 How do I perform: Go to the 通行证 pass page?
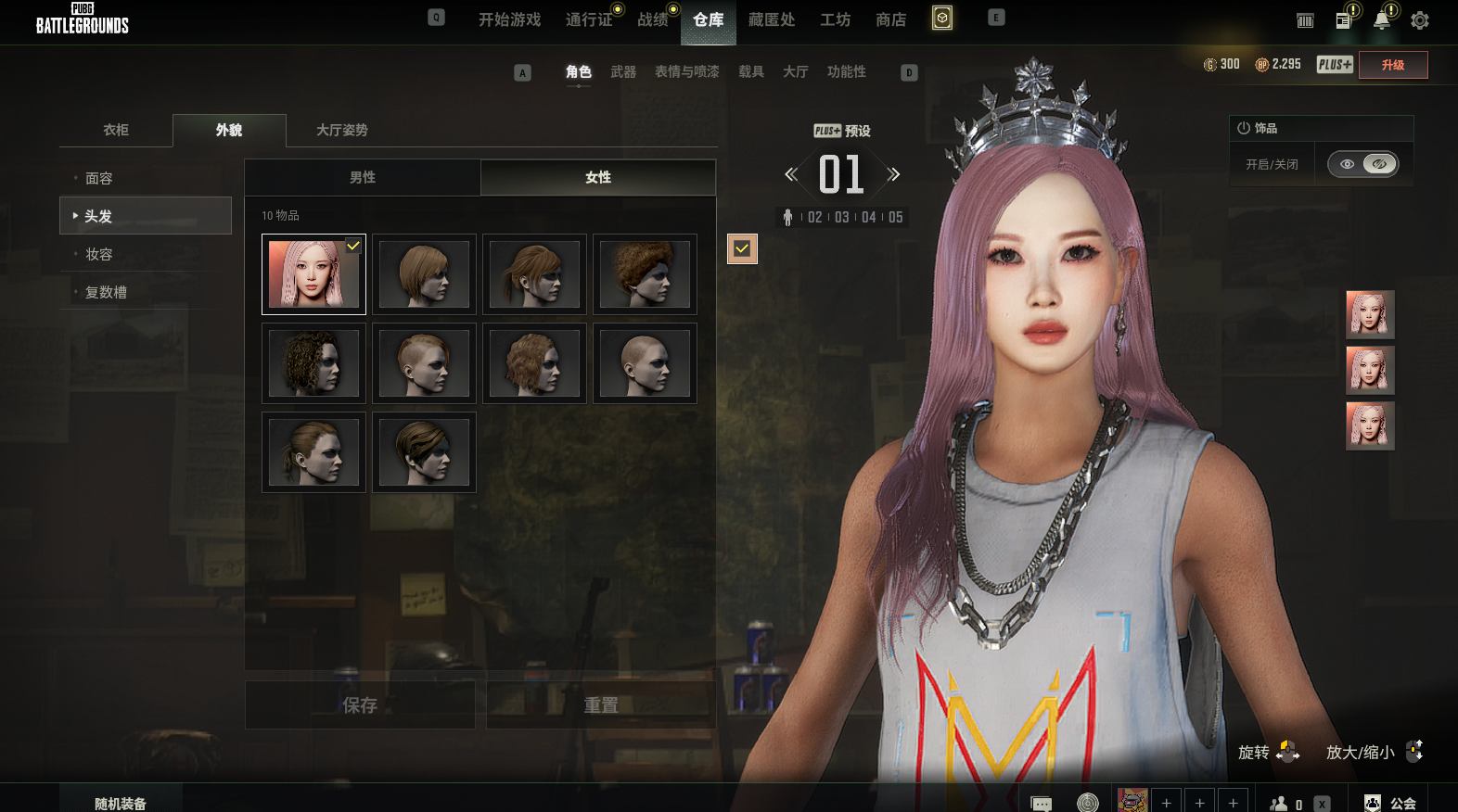click(589, 19)
